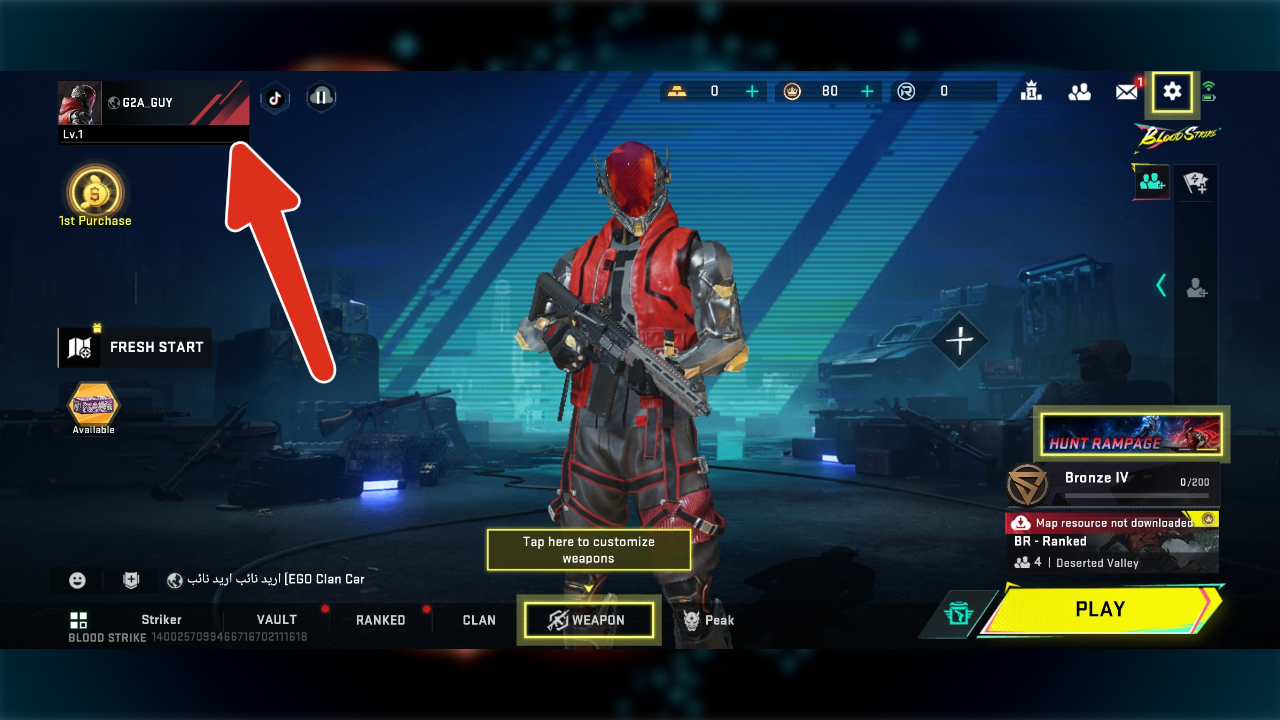Image resolution: width=1280 pixels, height=720 pixels.
Task: Select the BR - Ranked mode panel
Action: pos(1112,551)
